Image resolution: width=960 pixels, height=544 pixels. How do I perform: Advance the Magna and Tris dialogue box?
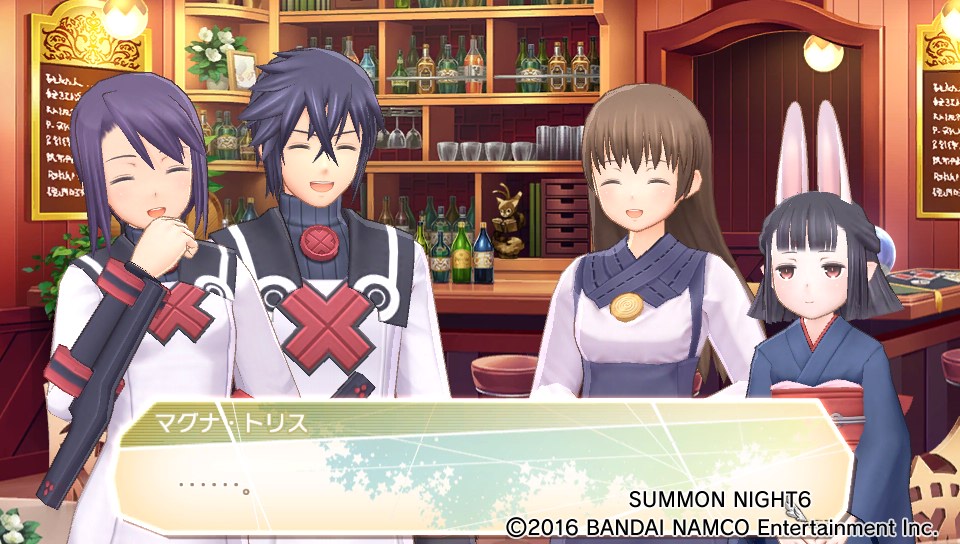(480, 468)
